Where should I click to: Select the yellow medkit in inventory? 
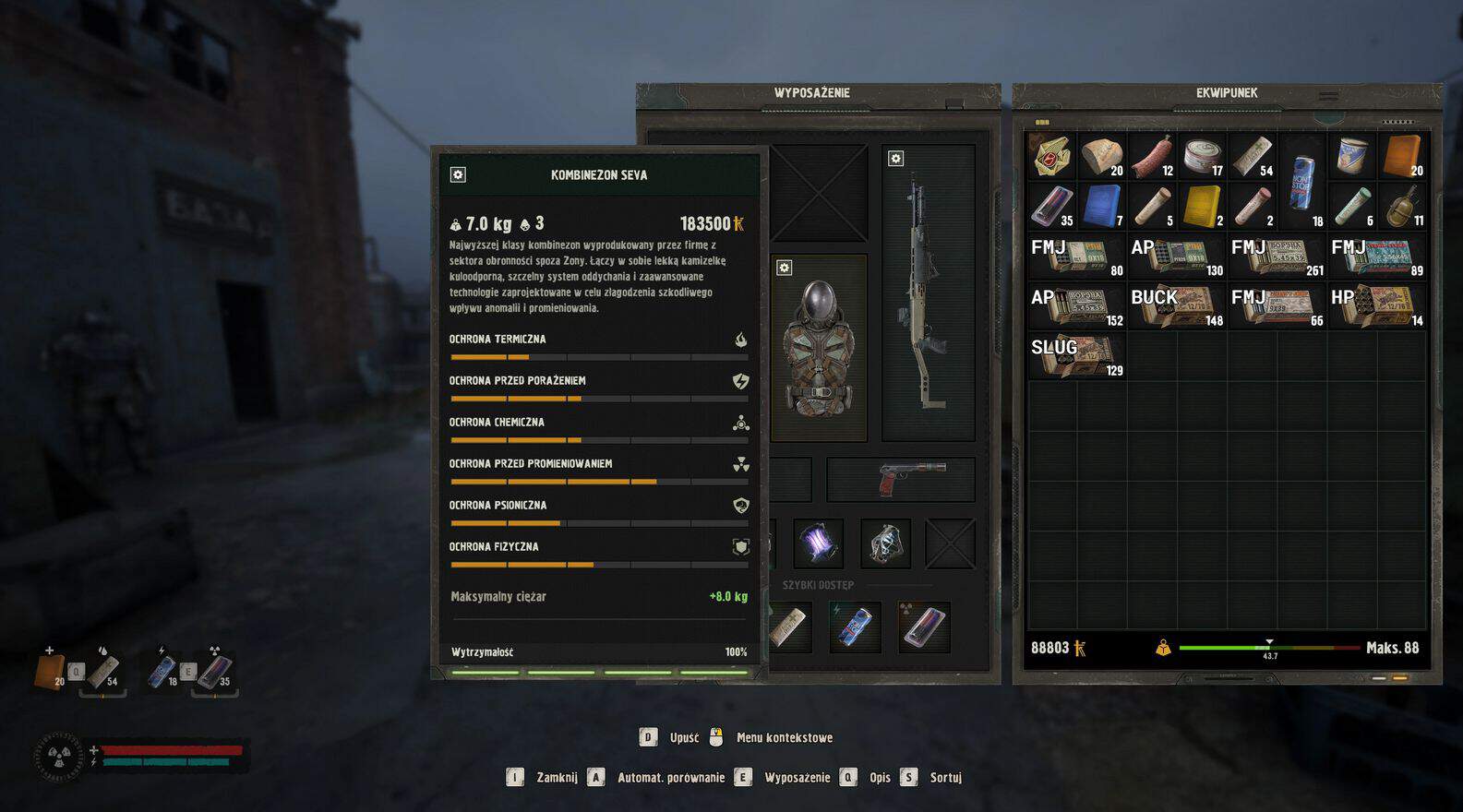point(1202,206)
